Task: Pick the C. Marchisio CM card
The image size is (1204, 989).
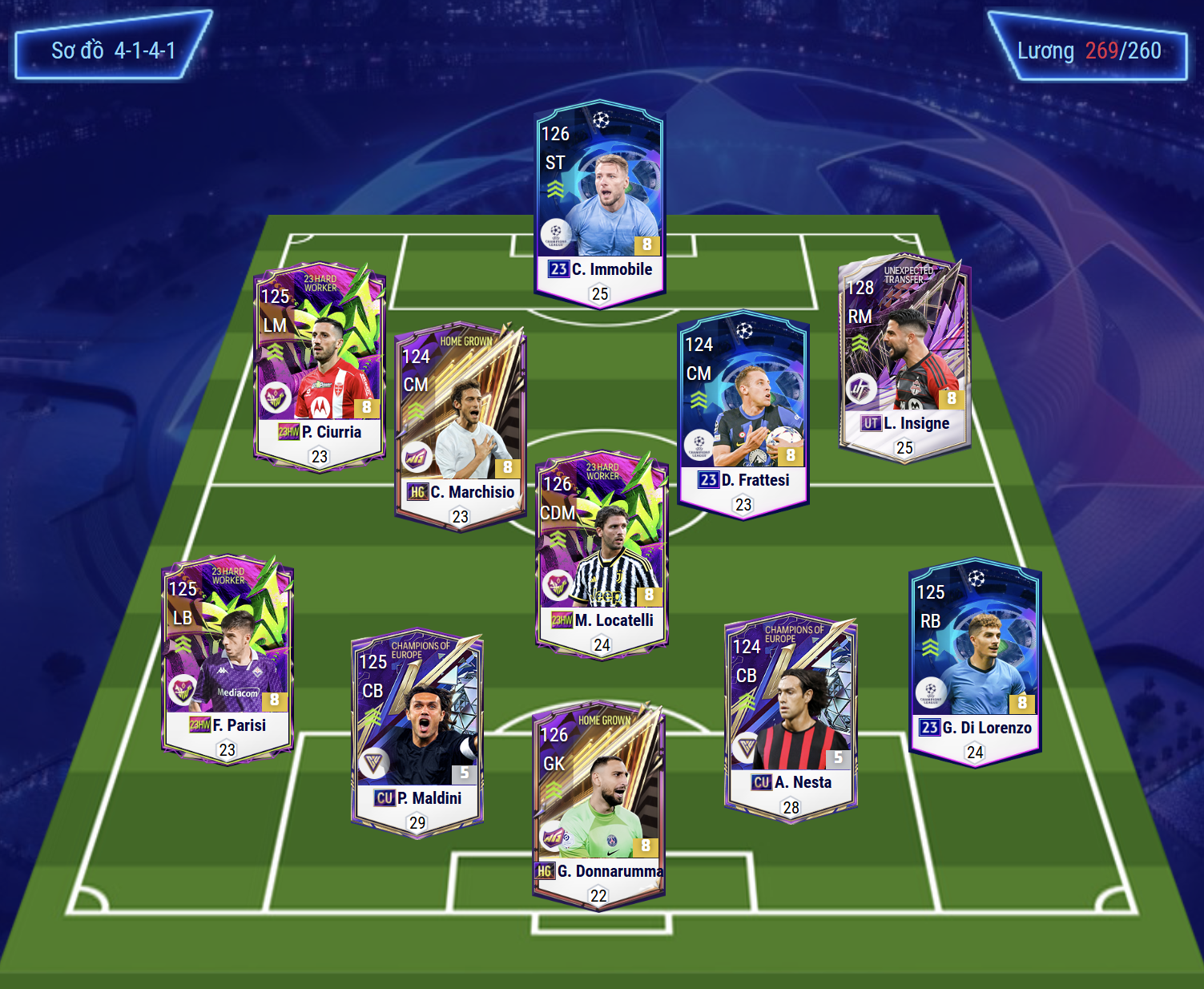Action: [460, 425]
